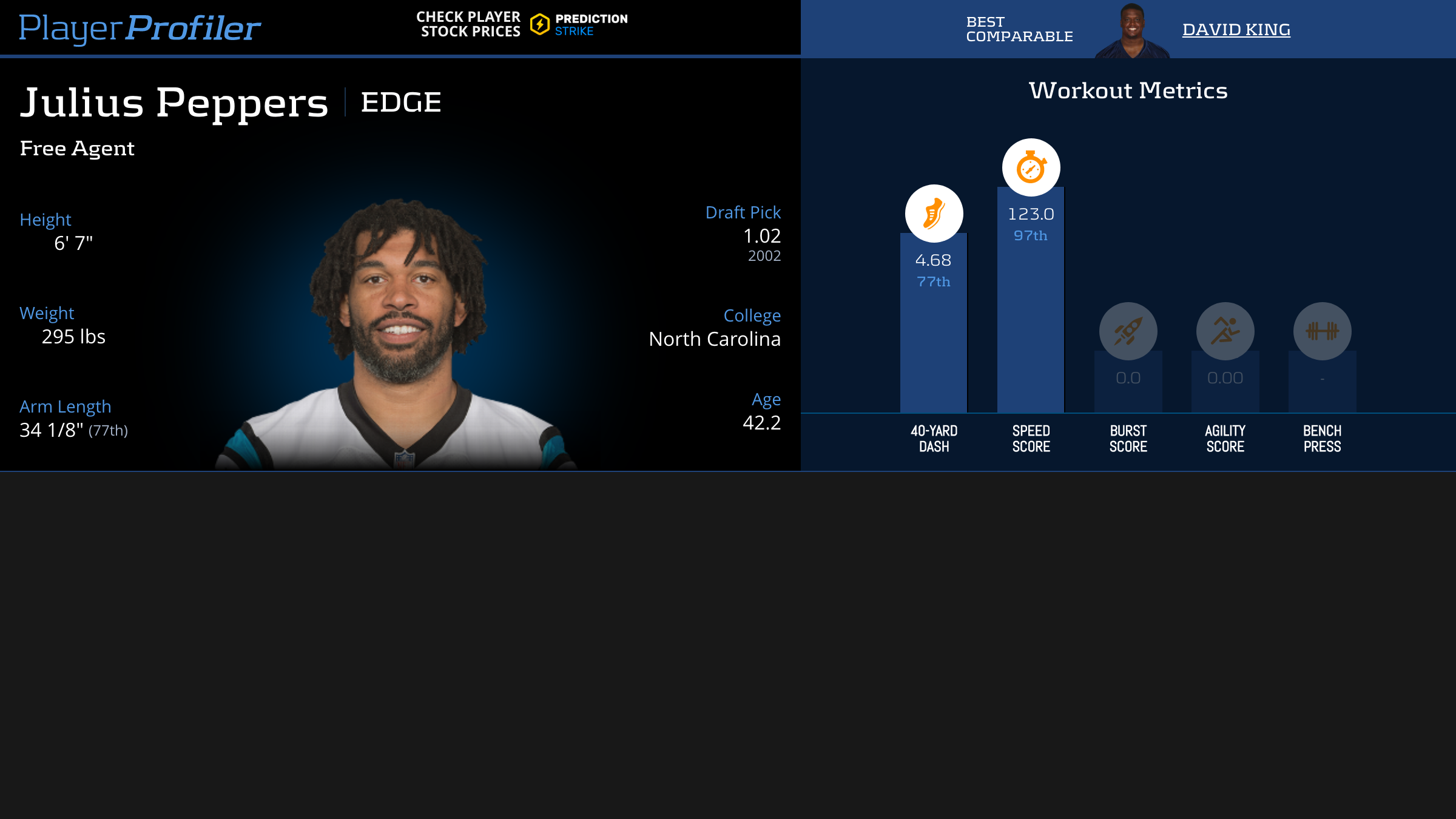Open the PlayerProfiler home logo
This screenshot has height=819, width=1456.
(x=140, y=28)
